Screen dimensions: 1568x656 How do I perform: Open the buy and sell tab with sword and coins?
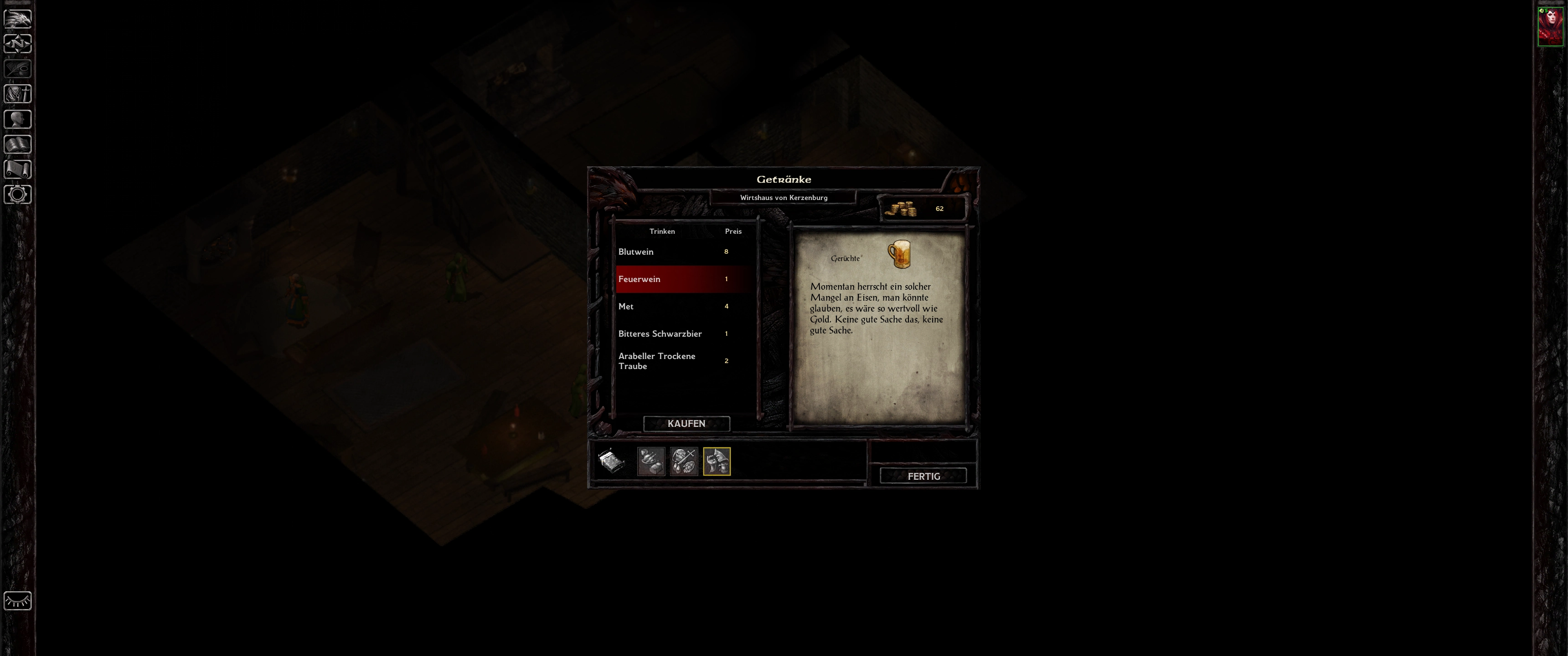(684, 461)
